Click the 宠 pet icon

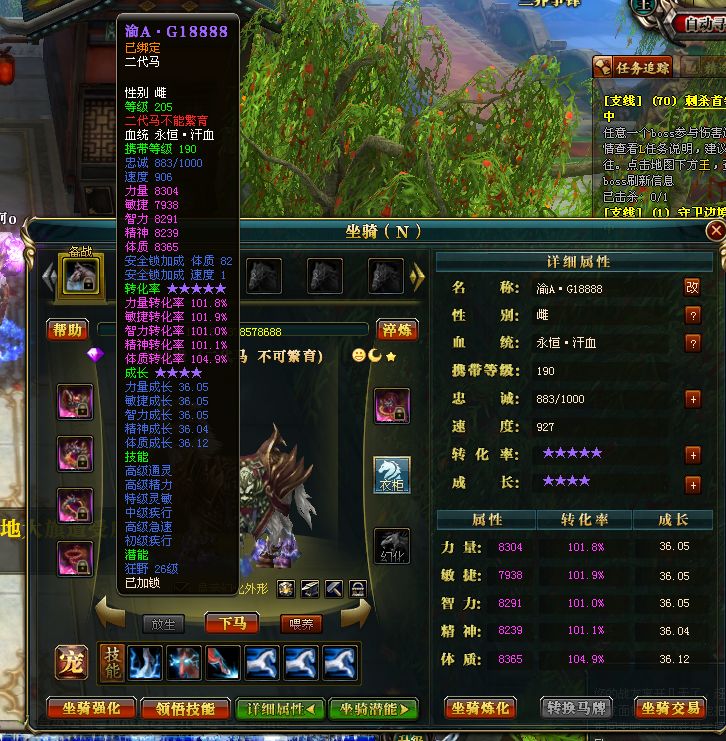pyautogui.click(x=71, y=663)
